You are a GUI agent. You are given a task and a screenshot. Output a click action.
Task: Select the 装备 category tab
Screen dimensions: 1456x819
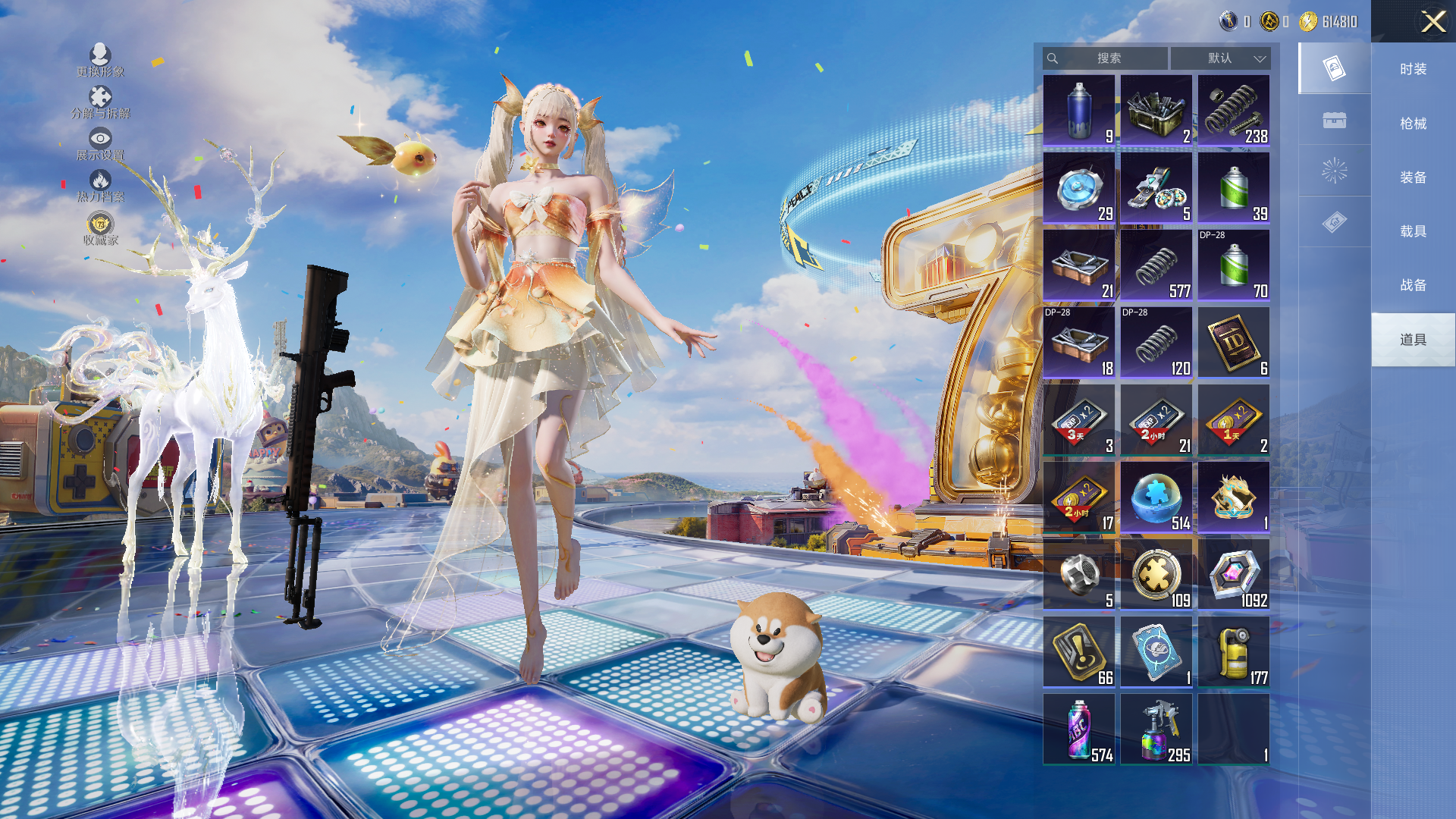pos(1413,177)
